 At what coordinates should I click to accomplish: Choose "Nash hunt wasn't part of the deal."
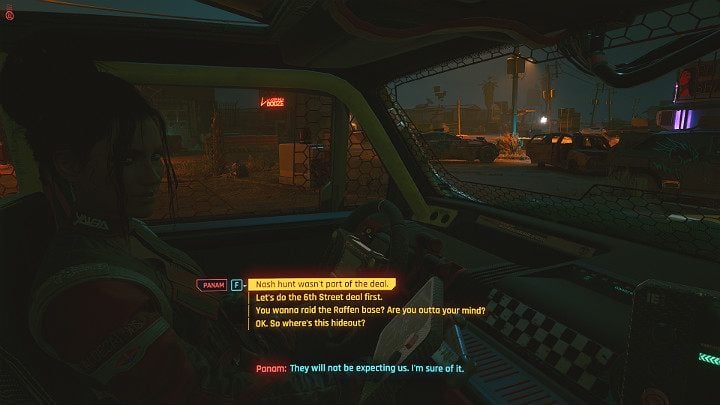[319, 284]
